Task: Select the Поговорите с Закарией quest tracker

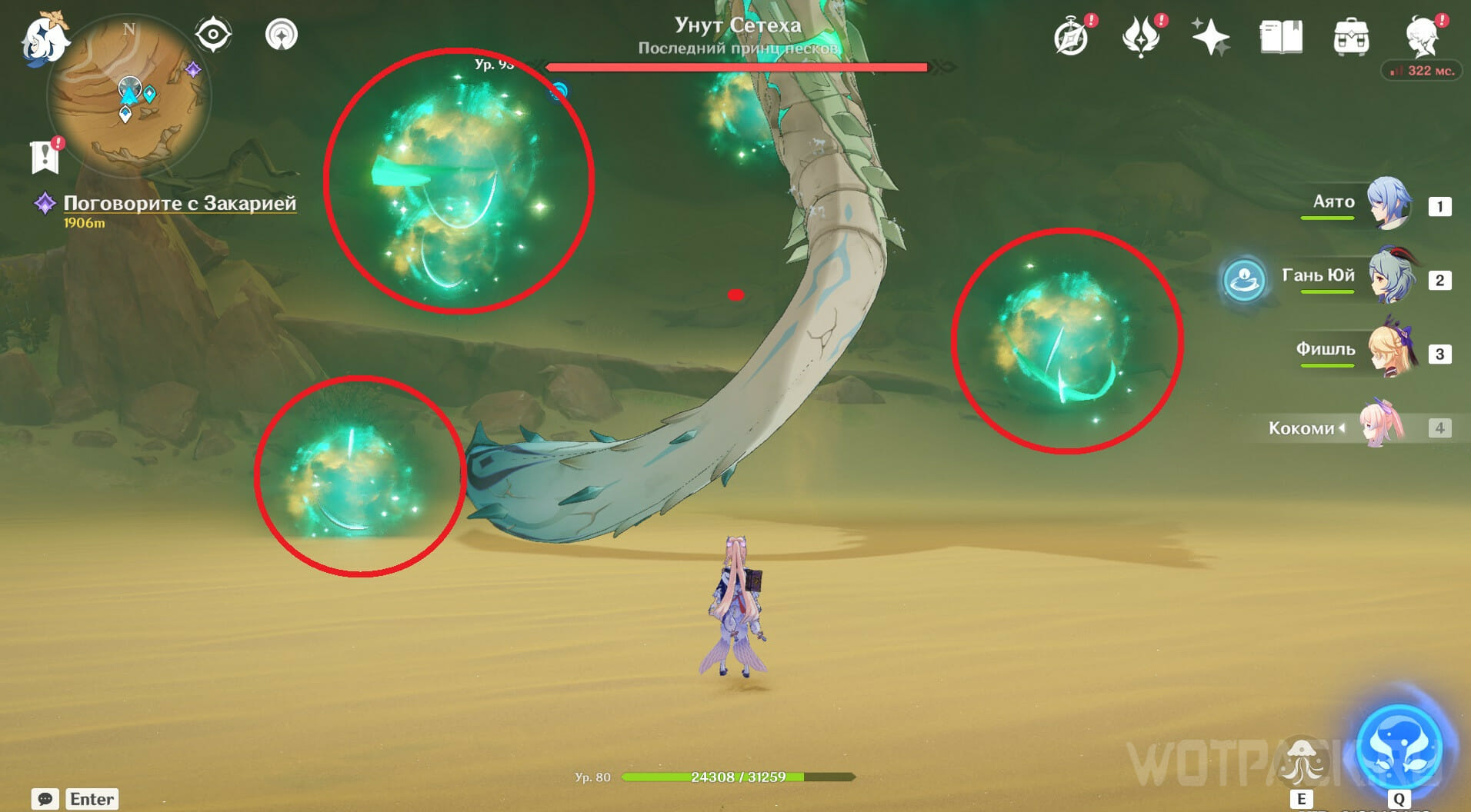Action: point(178,203)
